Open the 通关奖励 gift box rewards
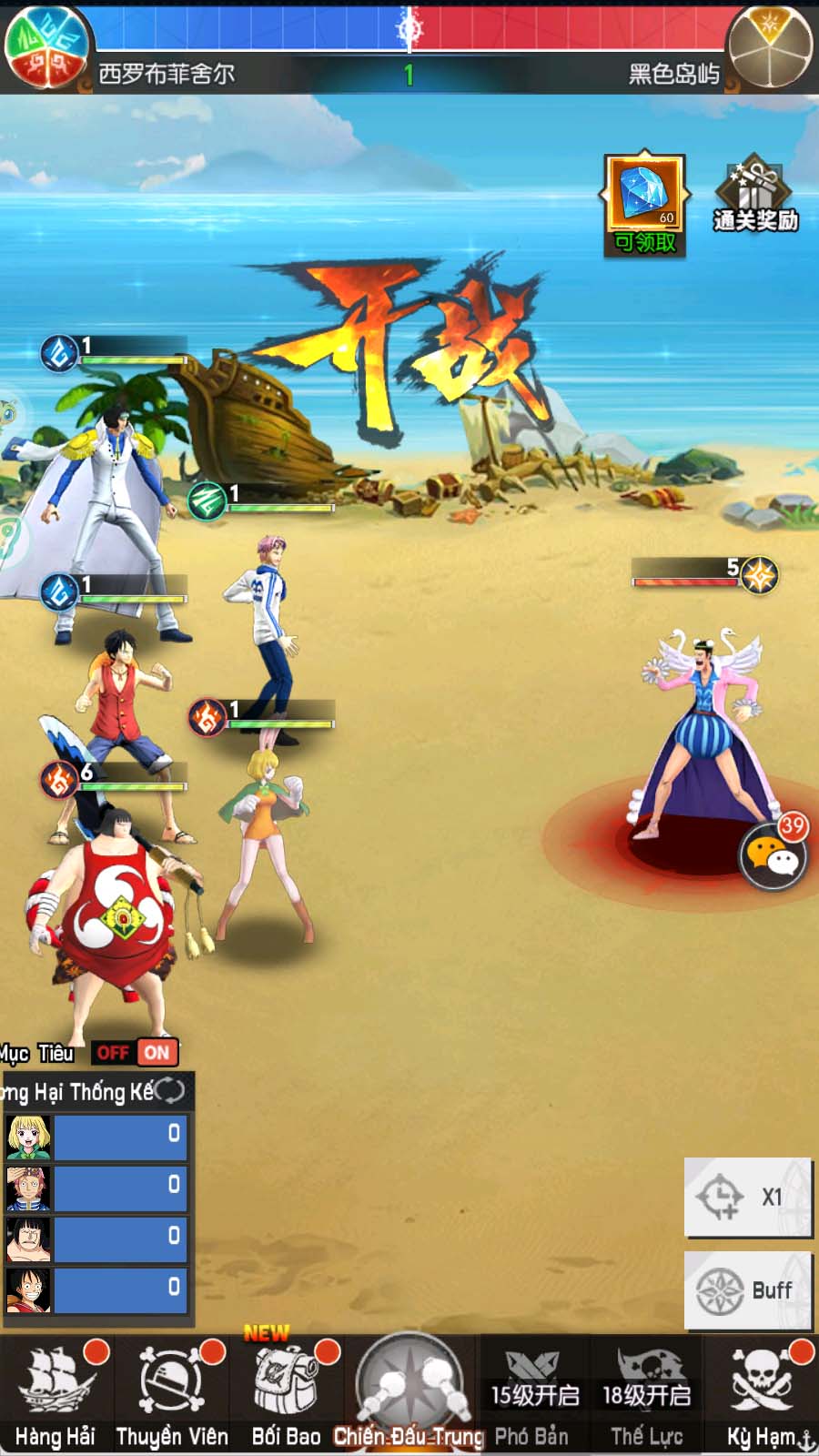This screenshot has width=819, height=1456. pyautogui.click(x=755, y=197)
